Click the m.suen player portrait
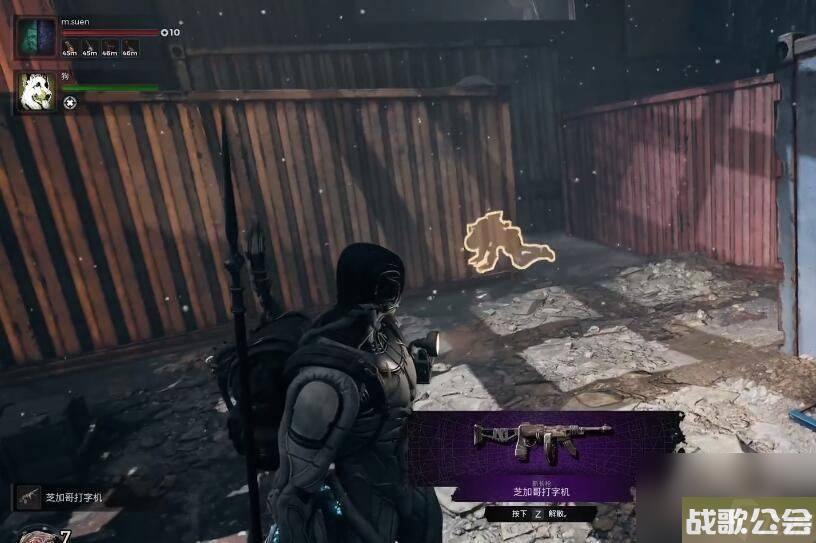Screen dimensions: 816x543 coord(35,38)
